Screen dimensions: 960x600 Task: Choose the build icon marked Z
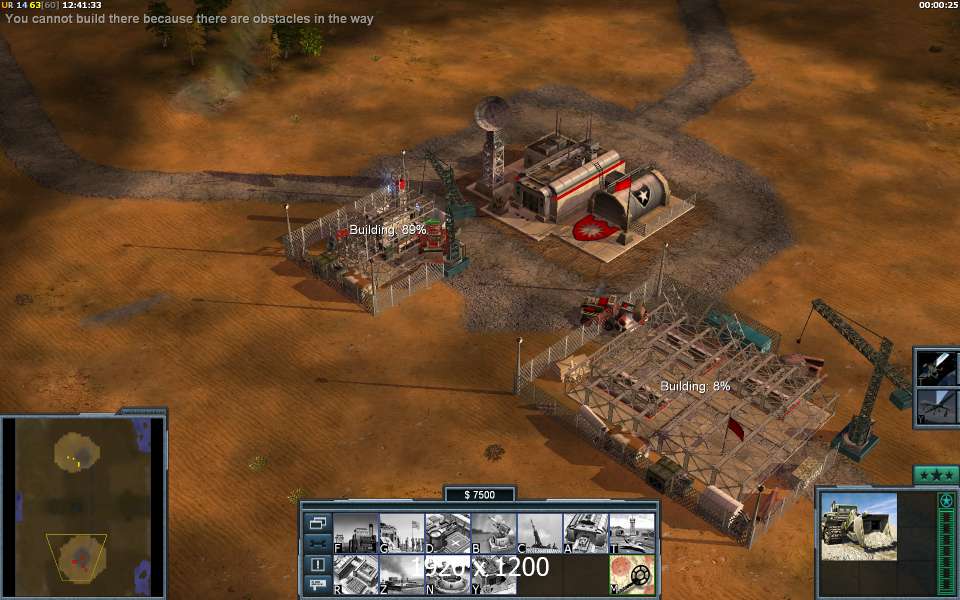coord(401,574)
